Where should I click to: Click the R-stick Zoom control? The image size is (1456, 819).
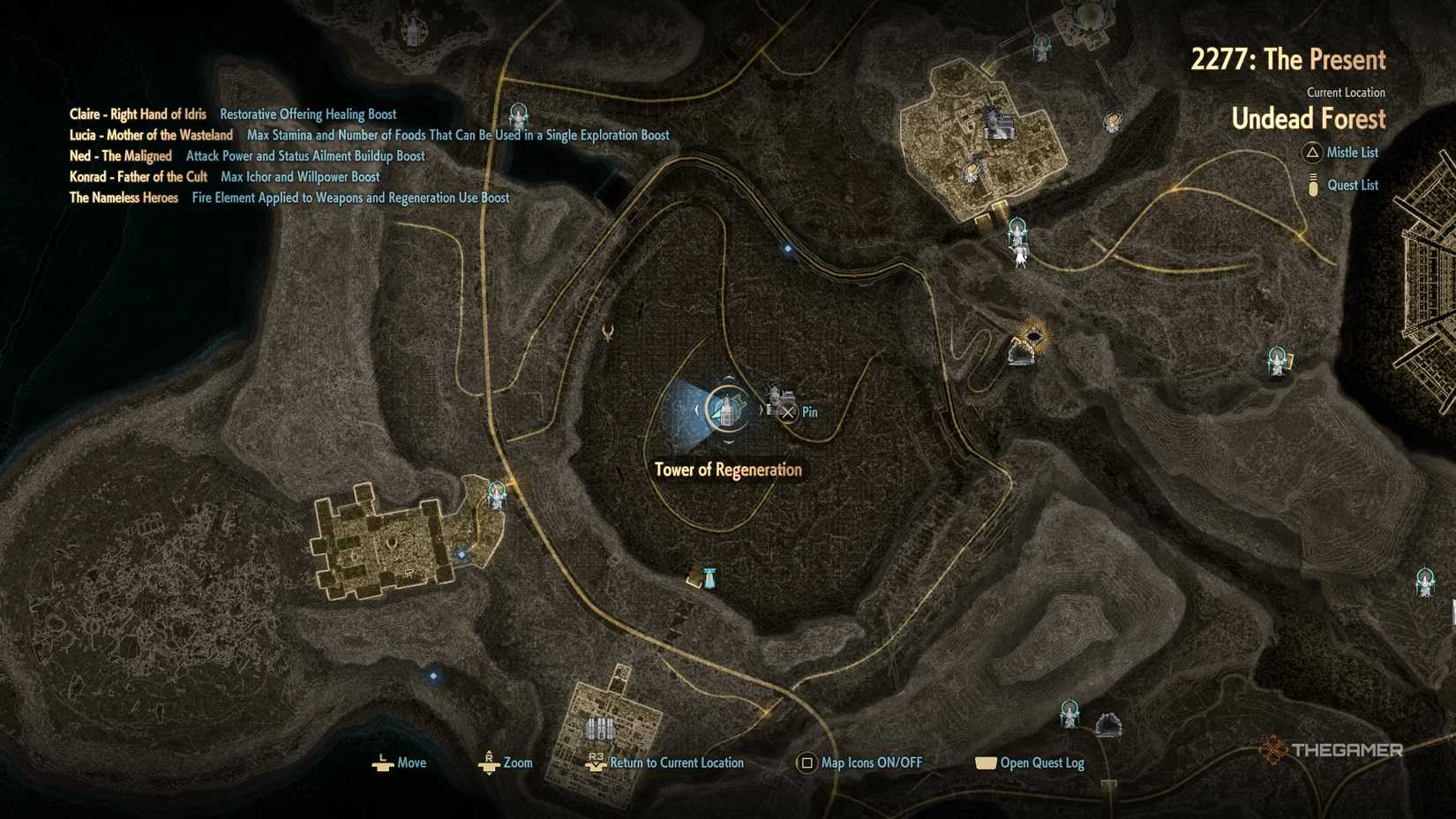click(491, 763)
